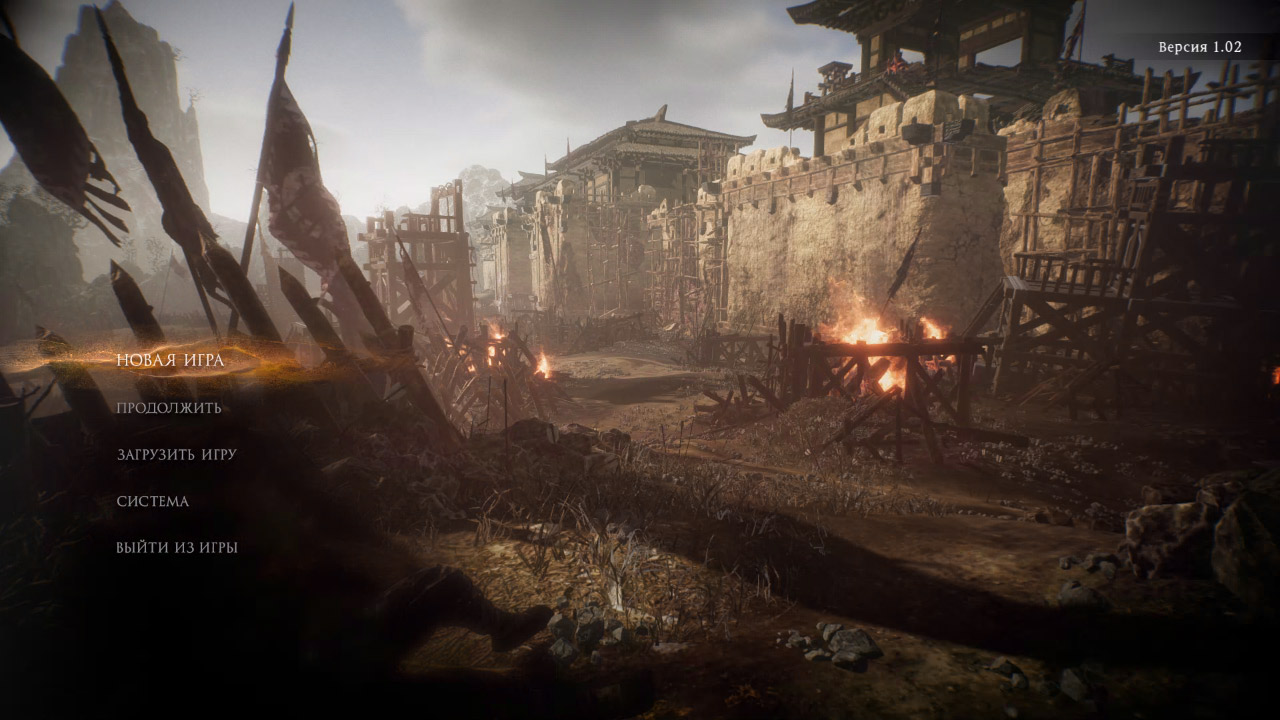Open the «Система» settings menu

(x=152, y=501)
